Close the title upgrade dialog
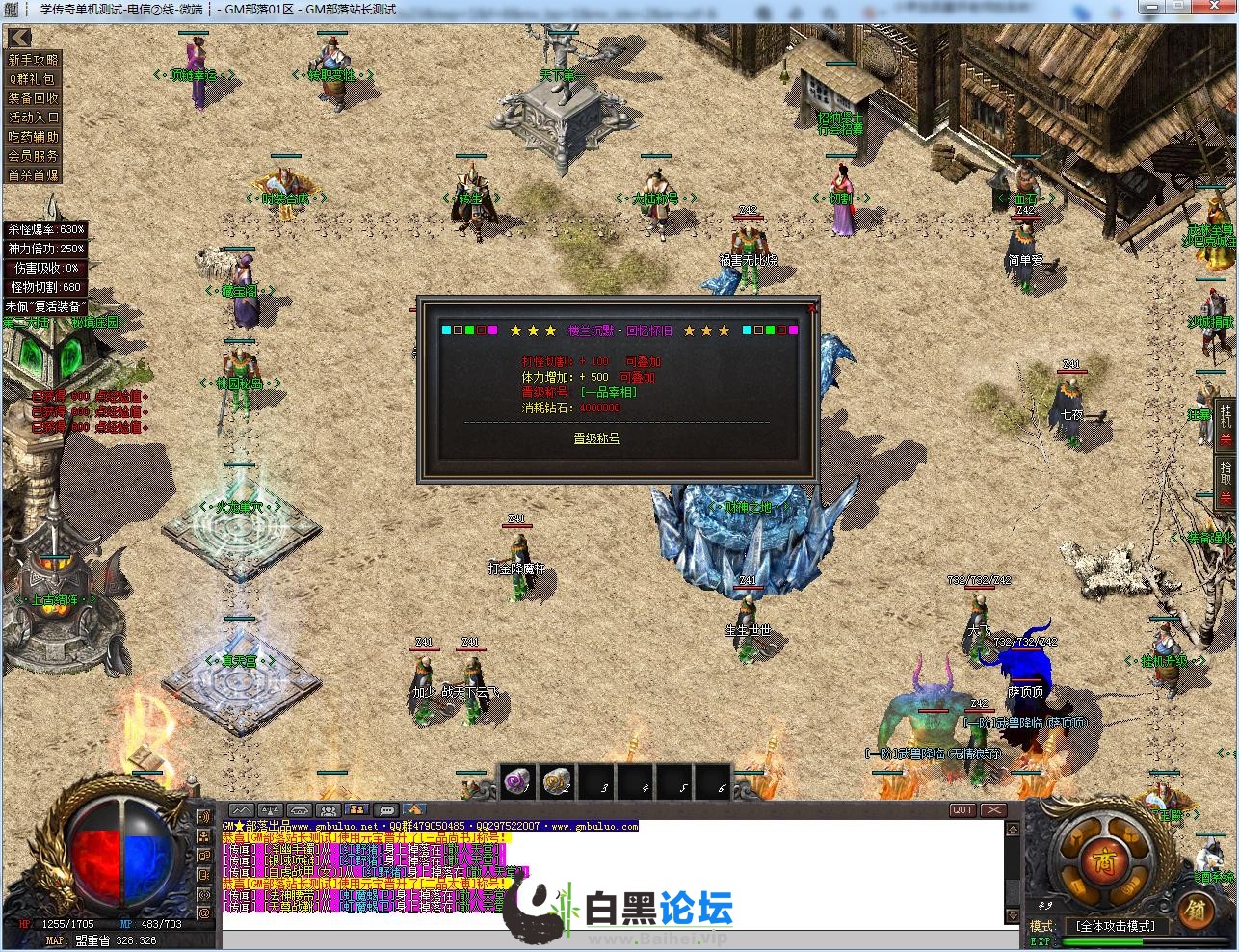The height and width of the screenshot is (952, 1239). pyautogui.click(x=812, y=307)
